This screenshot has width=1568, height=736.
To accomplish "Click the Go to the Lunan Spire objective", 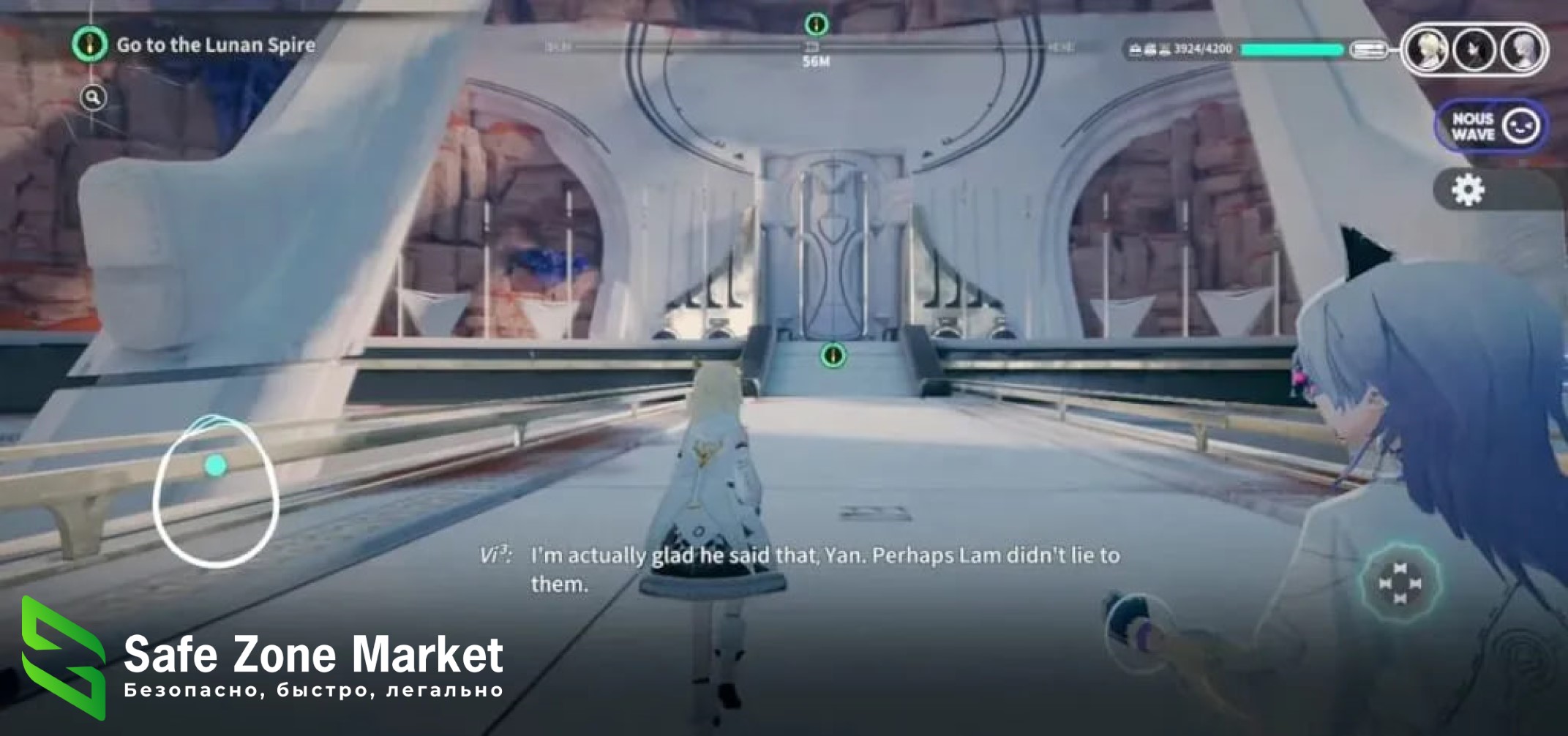I will (215, 45).
